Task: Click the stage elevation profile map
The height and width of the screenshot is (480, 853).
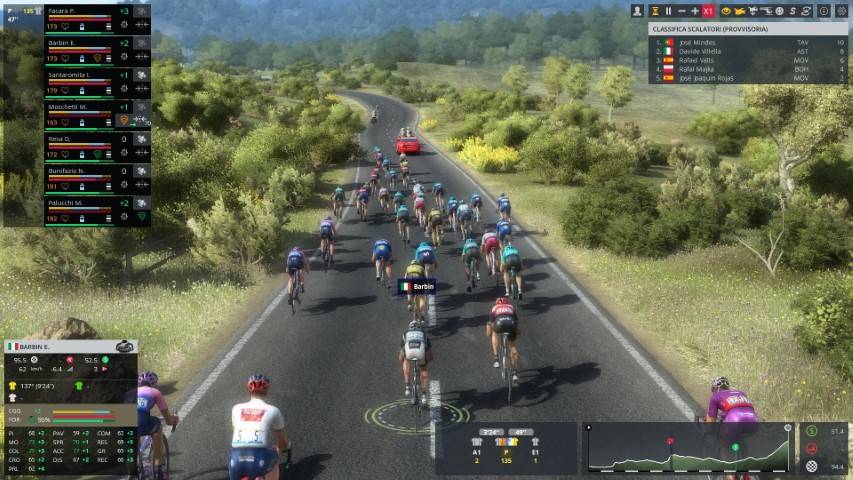Action: point(687,448)
